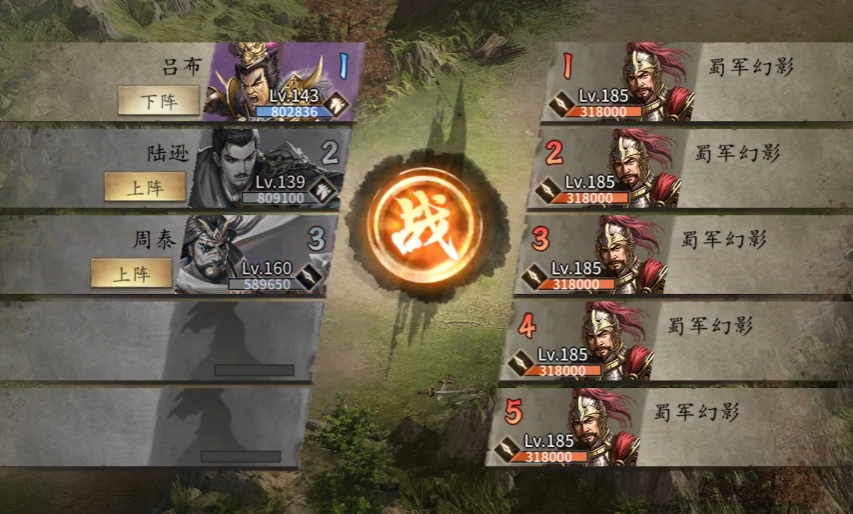Deploy 陆逊 using his 上阵 button

click(145, 186)
